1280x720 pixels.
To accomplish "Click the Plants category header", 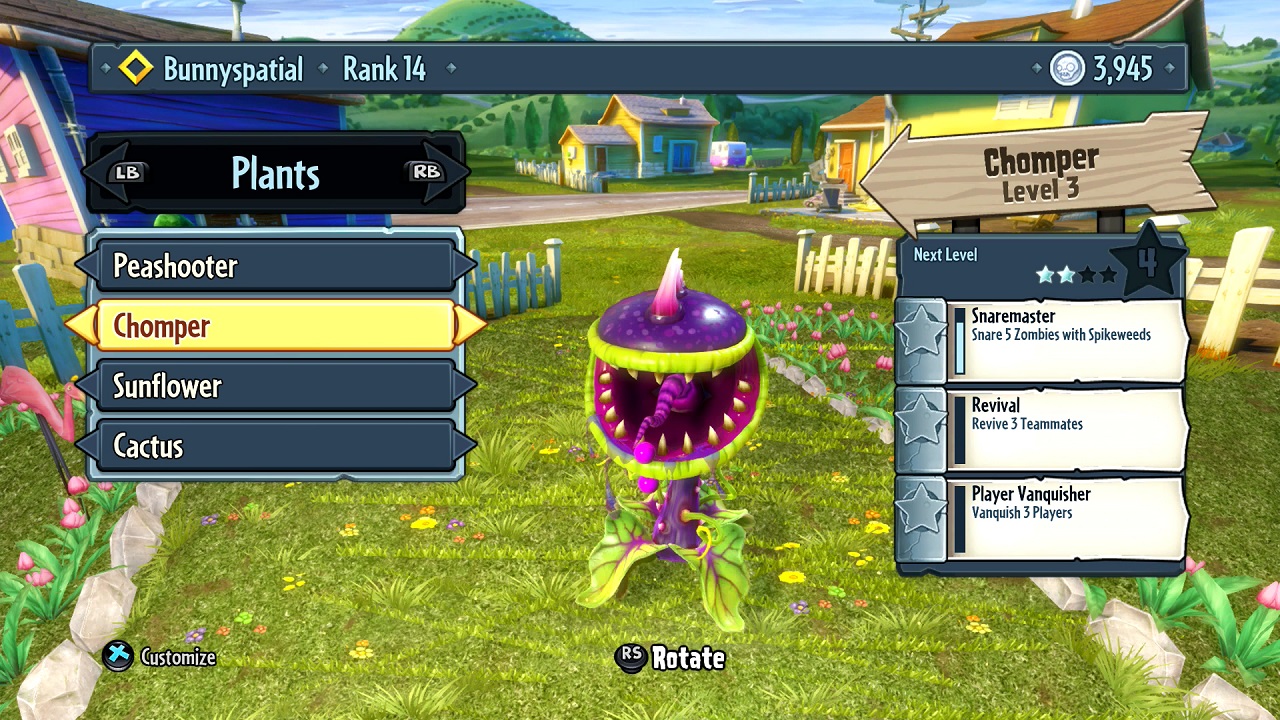I will [x=276, y=173].
